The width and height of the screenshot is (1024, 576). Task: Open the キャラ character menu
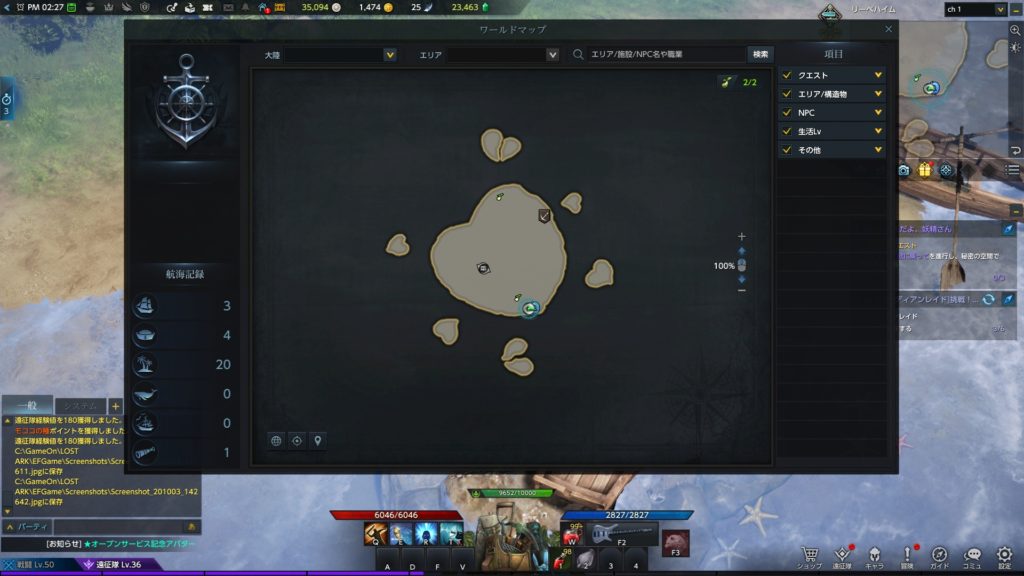pos(875,556)
